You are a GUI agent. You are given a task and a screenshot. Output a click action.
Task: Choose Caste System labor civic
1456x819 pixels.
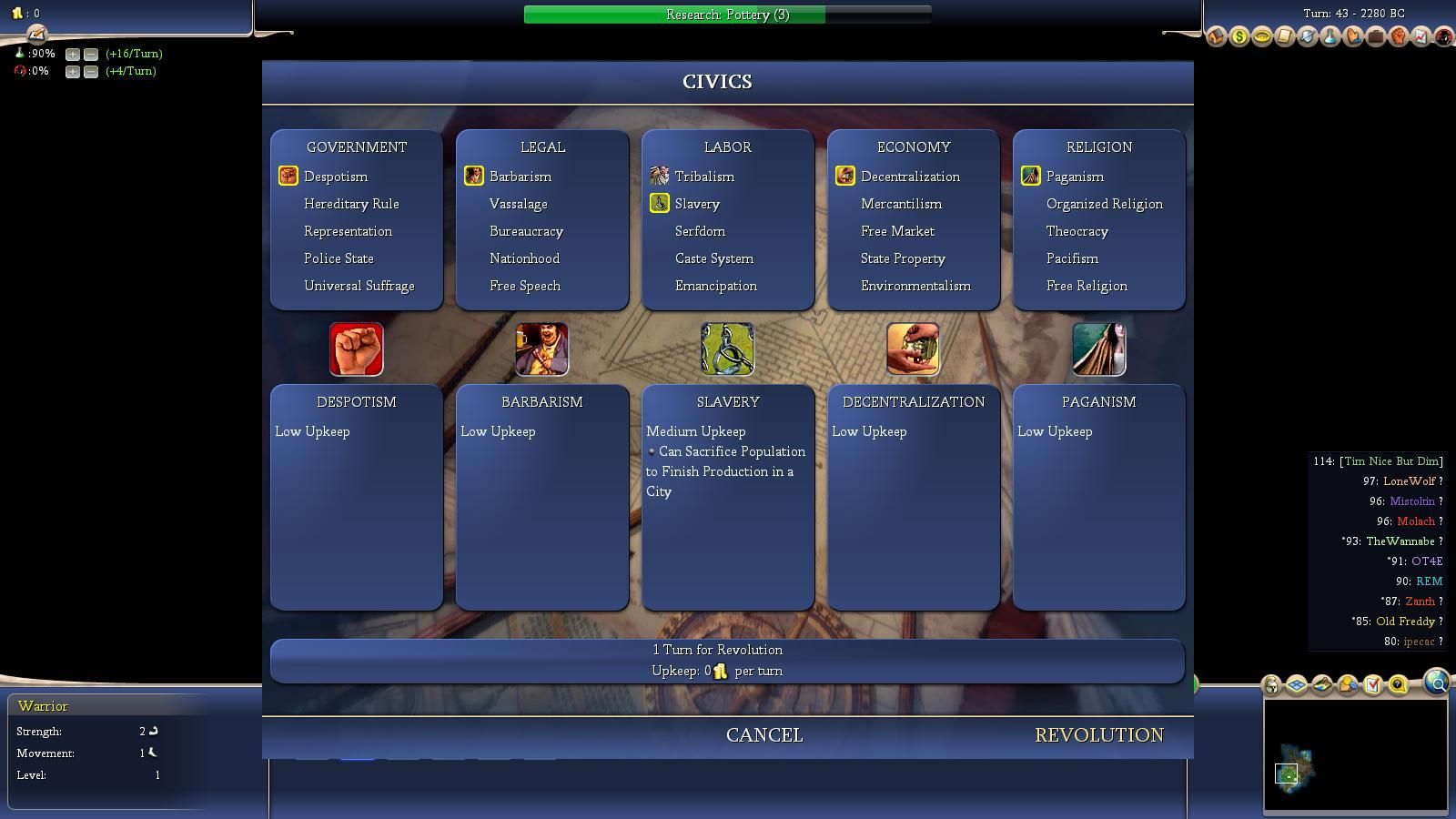coord(713,258)
